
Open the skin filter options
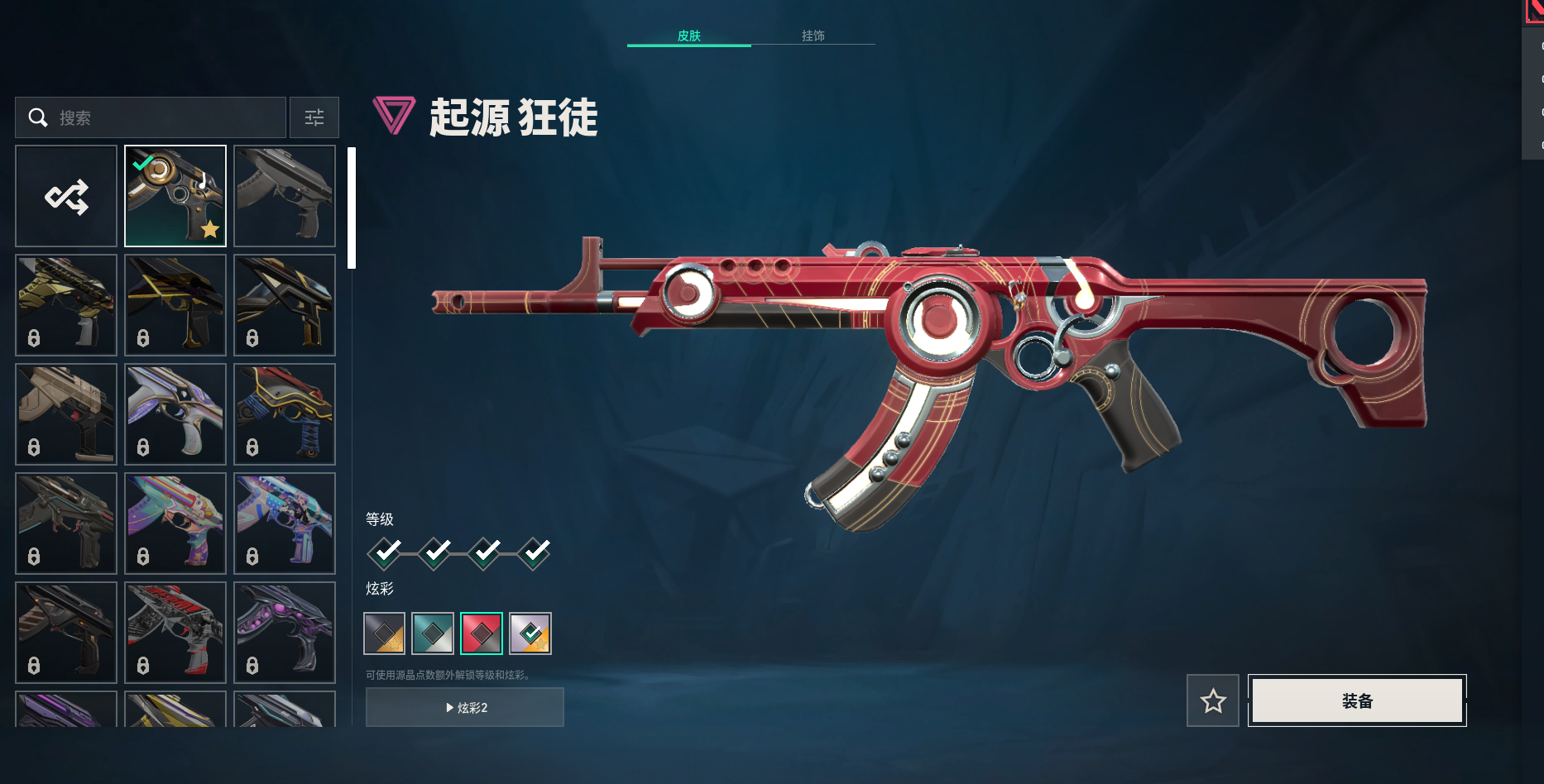click(x=314, y=117)
